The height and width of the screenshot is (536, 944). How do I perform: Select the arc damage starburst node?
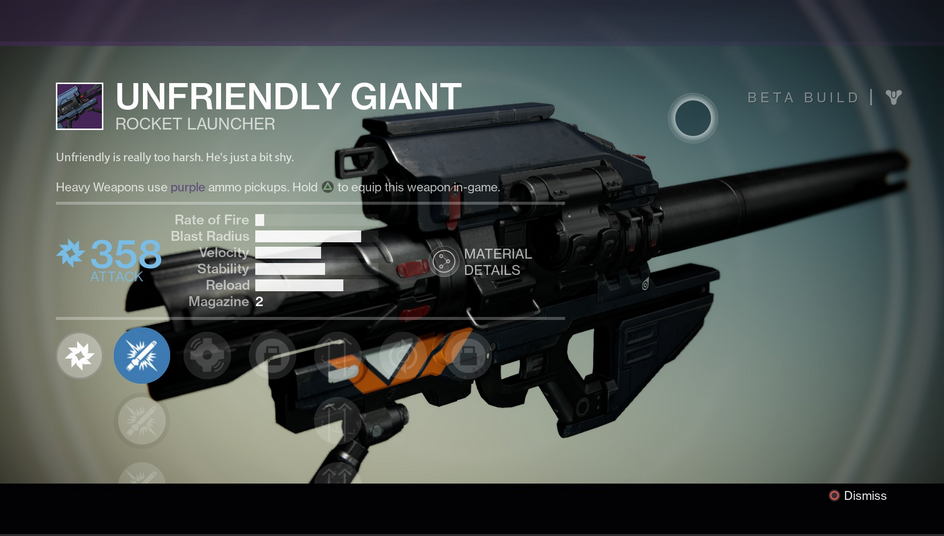[80, 356]
